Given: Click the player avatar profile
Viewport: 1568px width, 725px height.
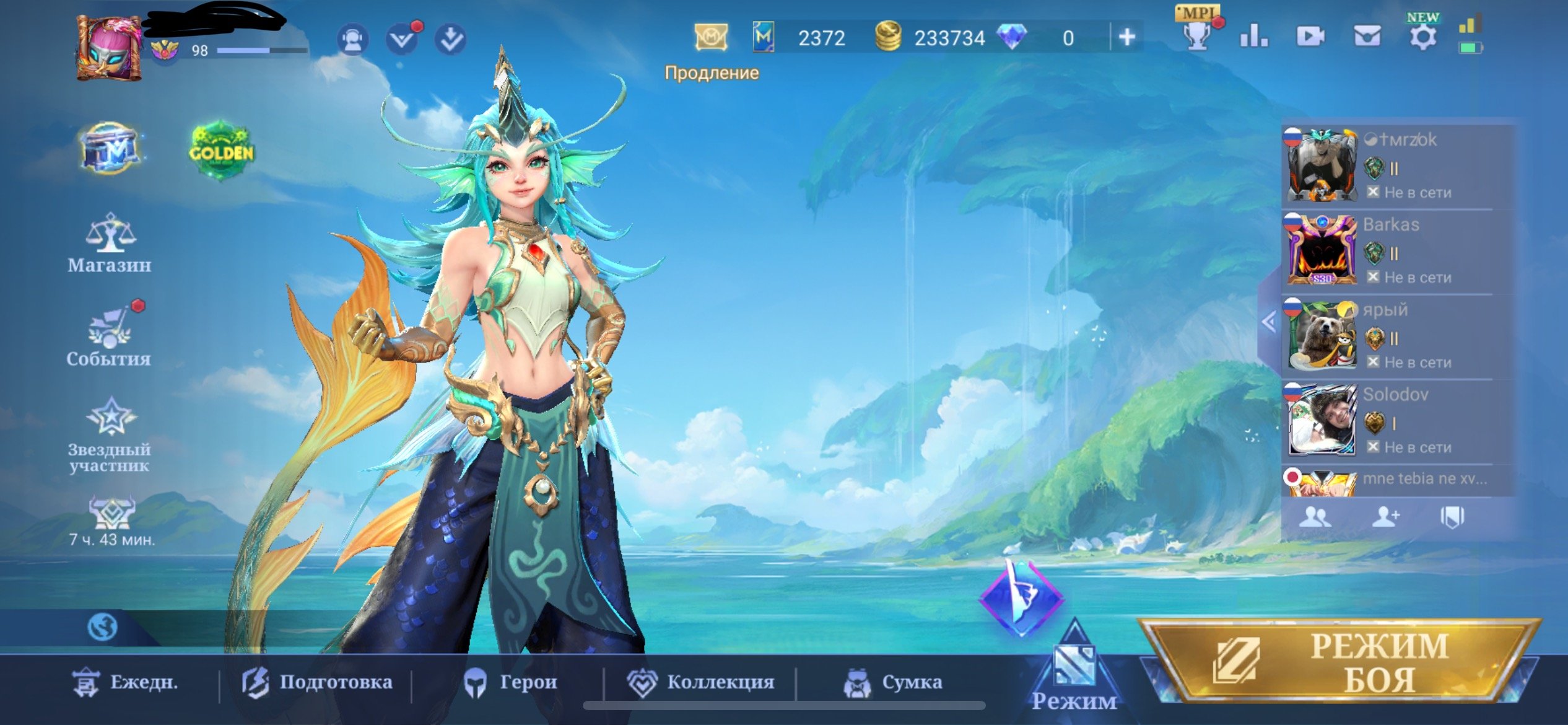Looking at the screenshot, I should point(110,48).
